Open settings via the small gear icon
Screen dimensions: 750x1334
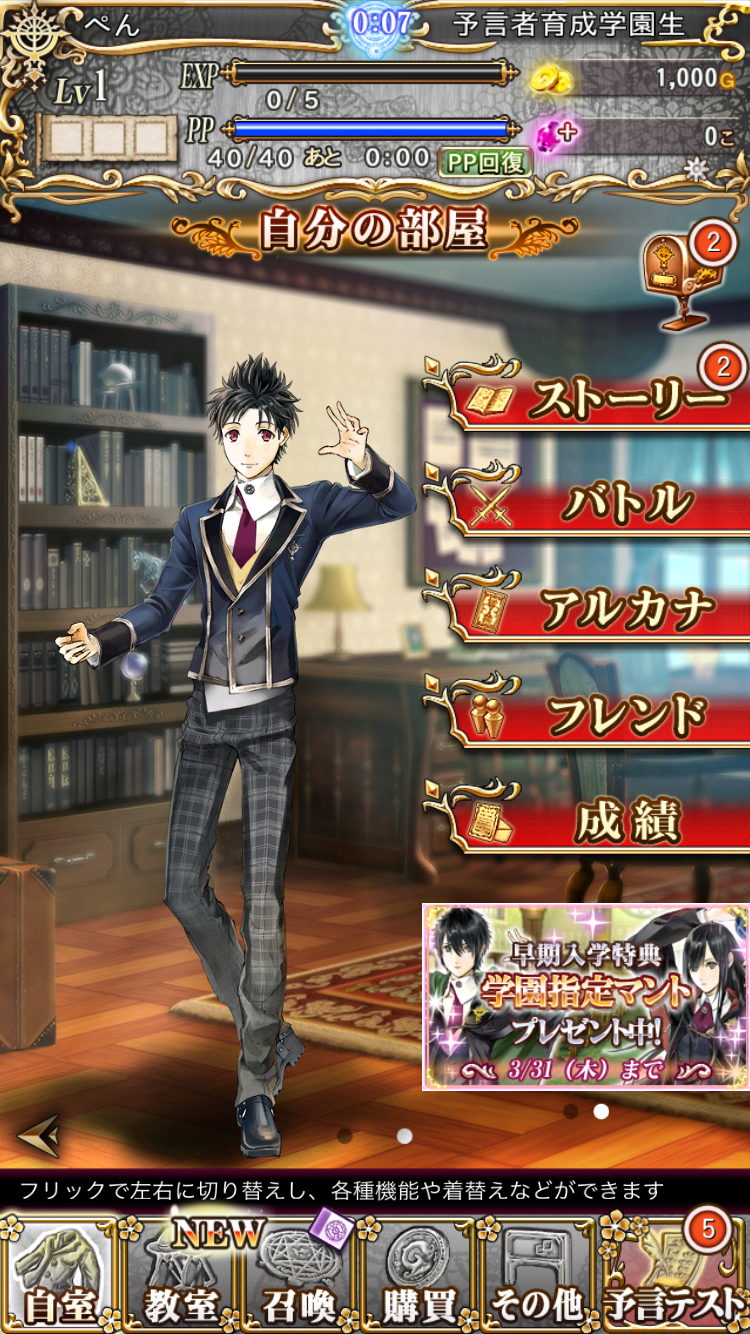click(x=696, y=168)
